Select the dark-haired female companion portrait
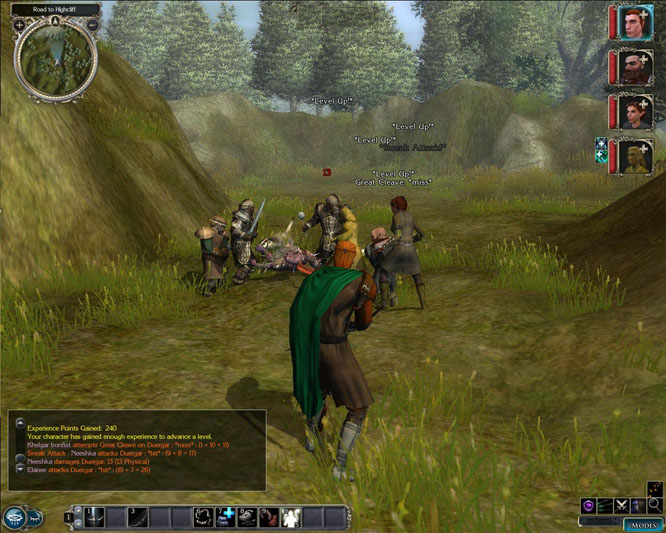This screenshot has height=533, width=666. [634, 112]
